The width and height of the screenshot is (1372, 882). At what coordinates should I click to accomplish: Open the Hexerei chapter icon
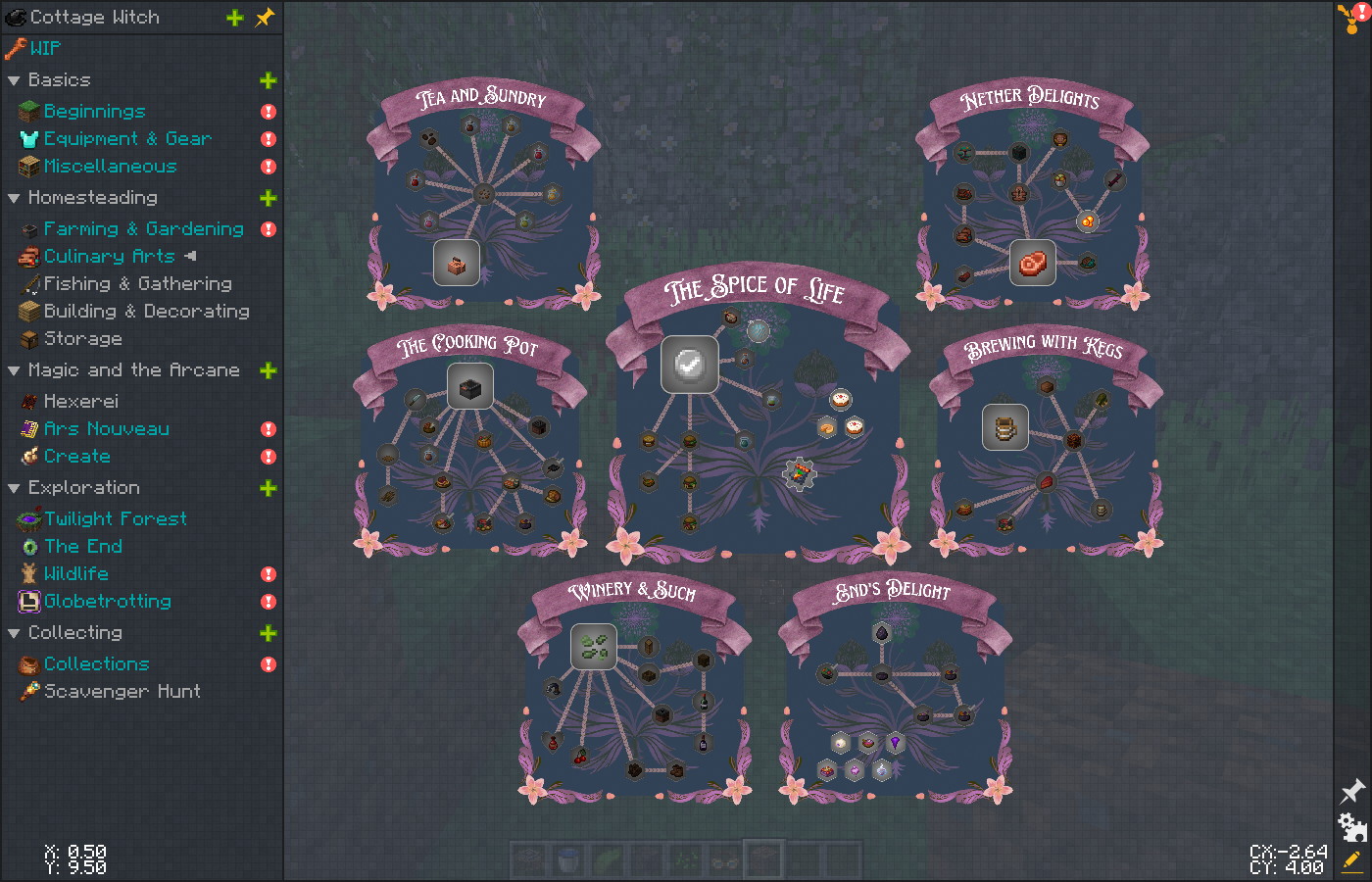[x=28, y=401]
